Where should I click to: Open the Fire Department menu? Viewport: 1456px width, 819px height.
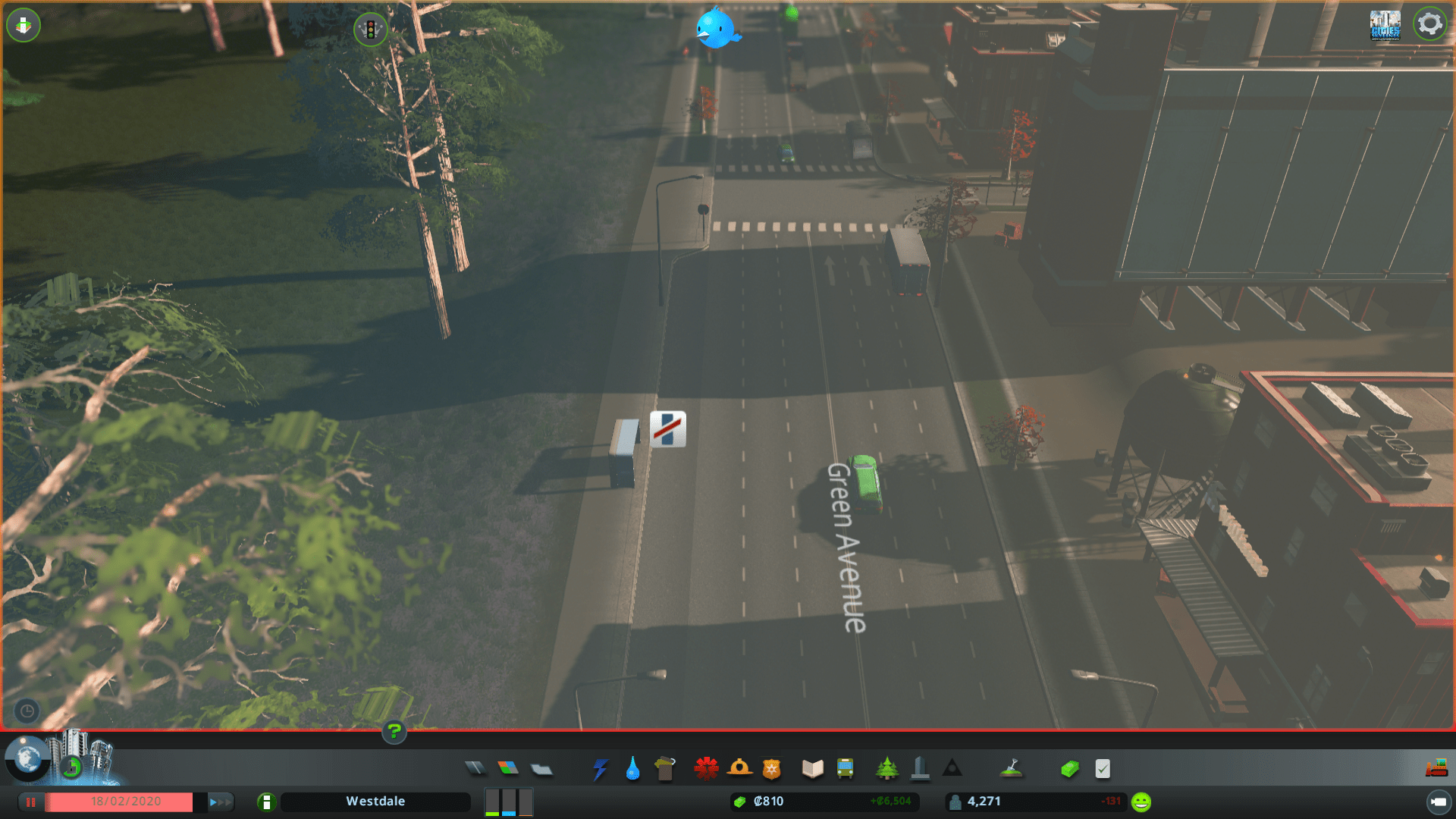(x=741, y=768)
